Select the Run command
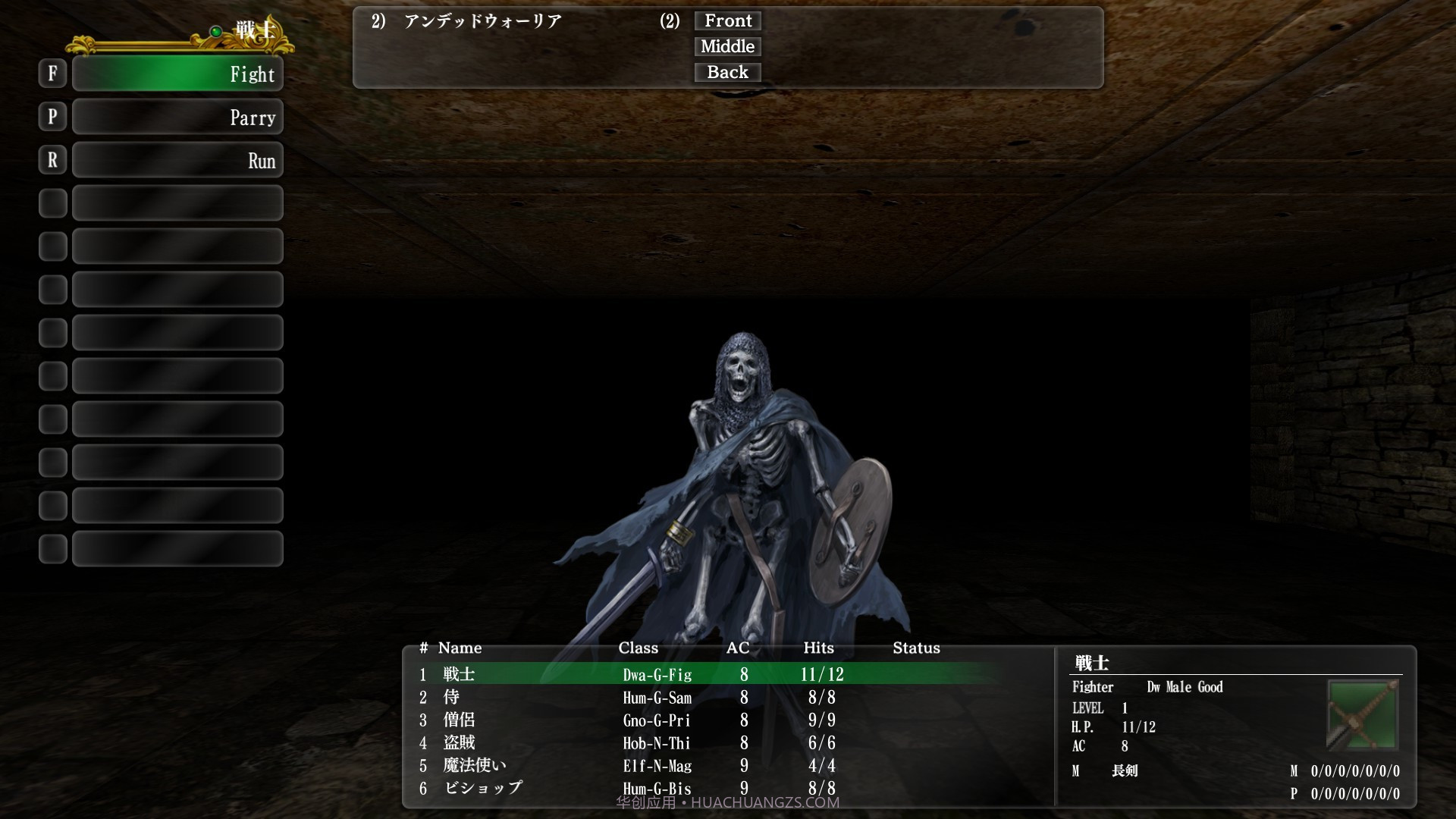 pos(177,159)
